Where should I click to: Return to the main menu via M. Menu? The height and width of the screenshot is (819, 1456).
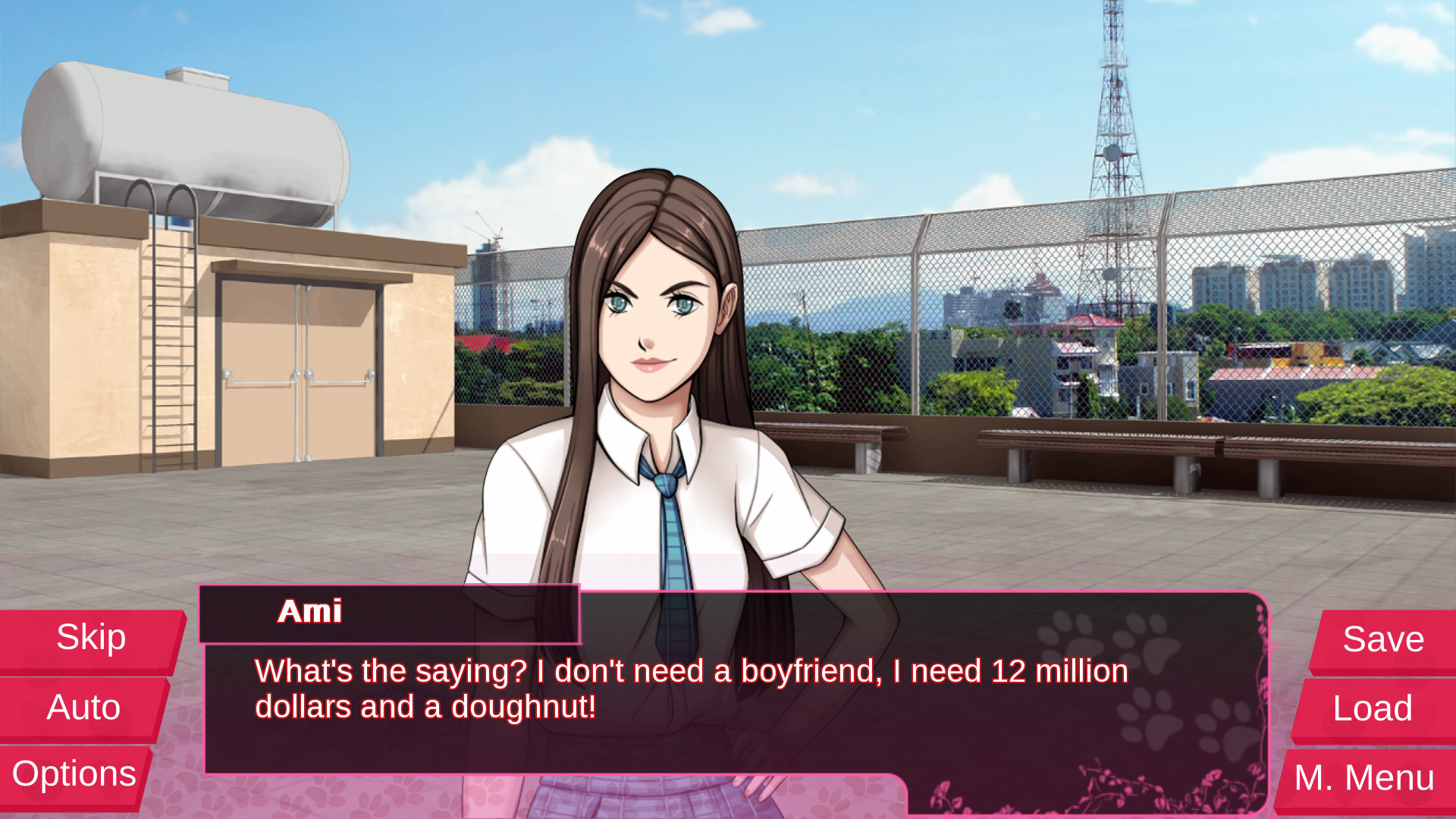pos(1362,776)
